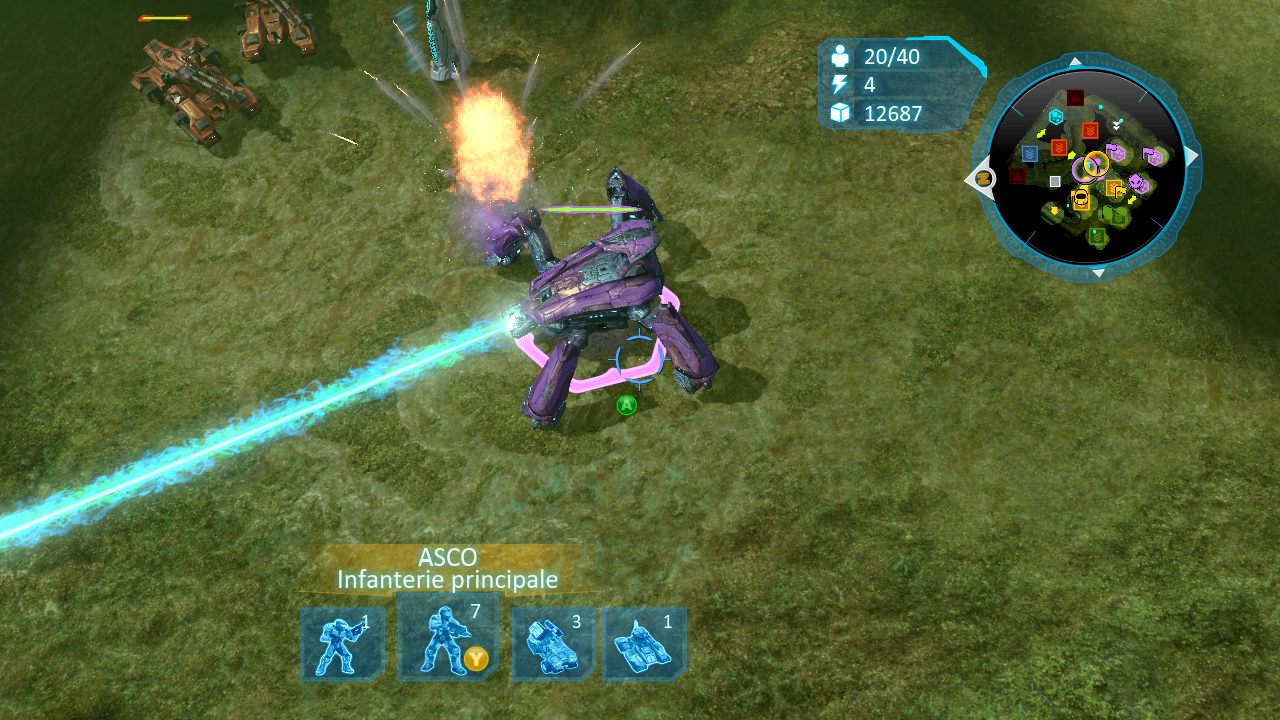The image size is (1280, 720).
Task: Select the ASCO infantry card showing 7 units
Action: [x=447, y=640]
